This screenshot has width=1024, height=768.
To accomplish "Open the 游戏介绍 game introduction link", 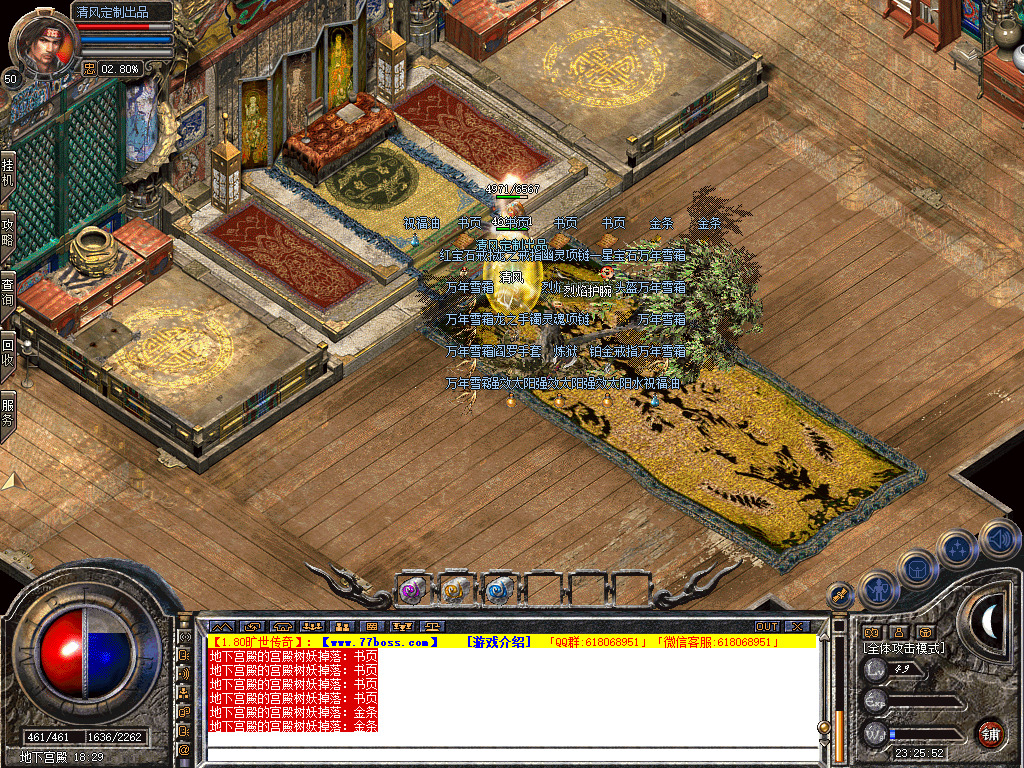I will tap(497, 642).
